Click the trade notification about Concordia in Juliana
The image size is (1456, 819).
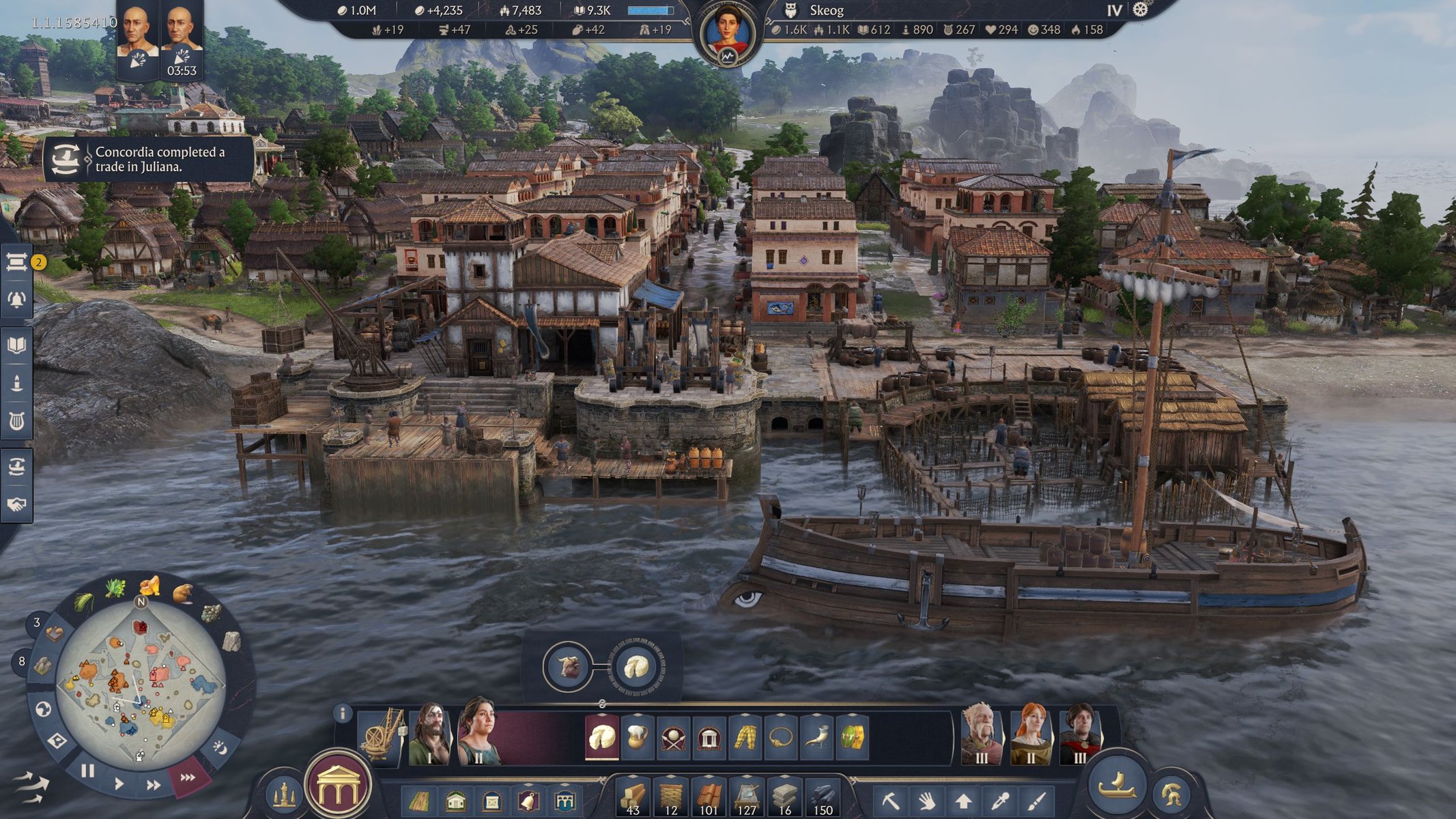(150, 159)
